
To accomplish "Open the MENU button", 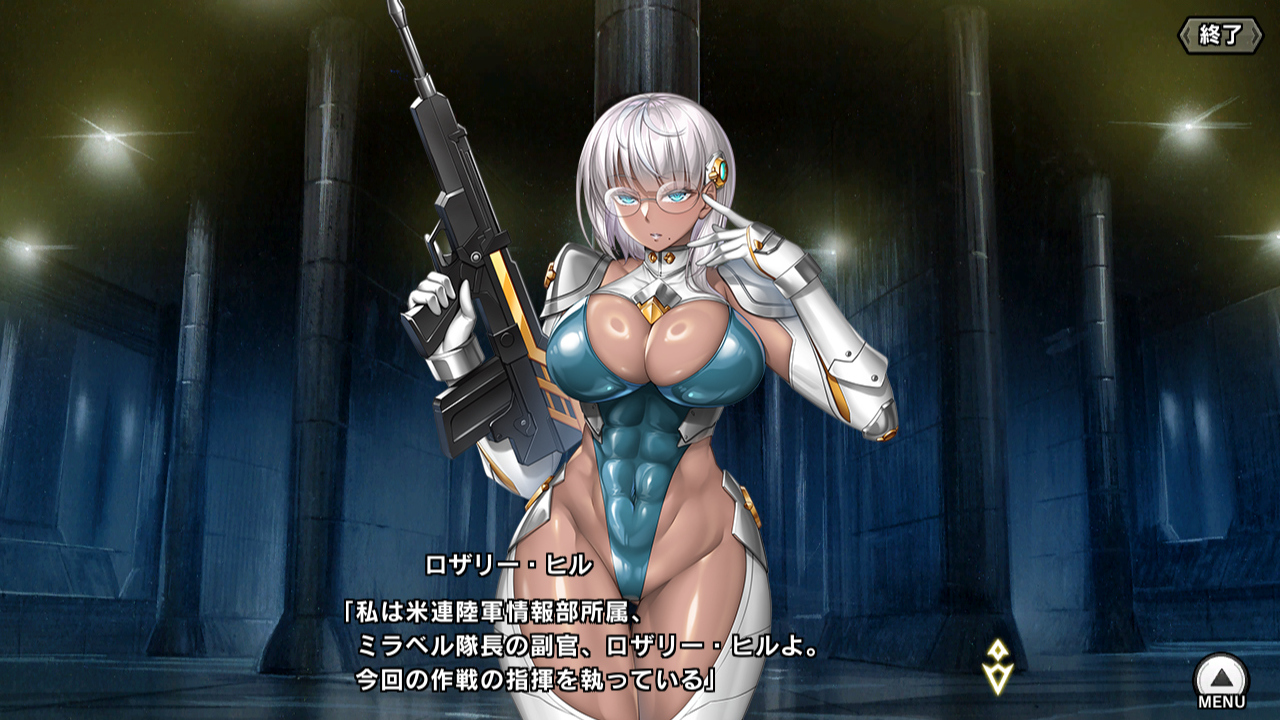I will click(1221, 682).
